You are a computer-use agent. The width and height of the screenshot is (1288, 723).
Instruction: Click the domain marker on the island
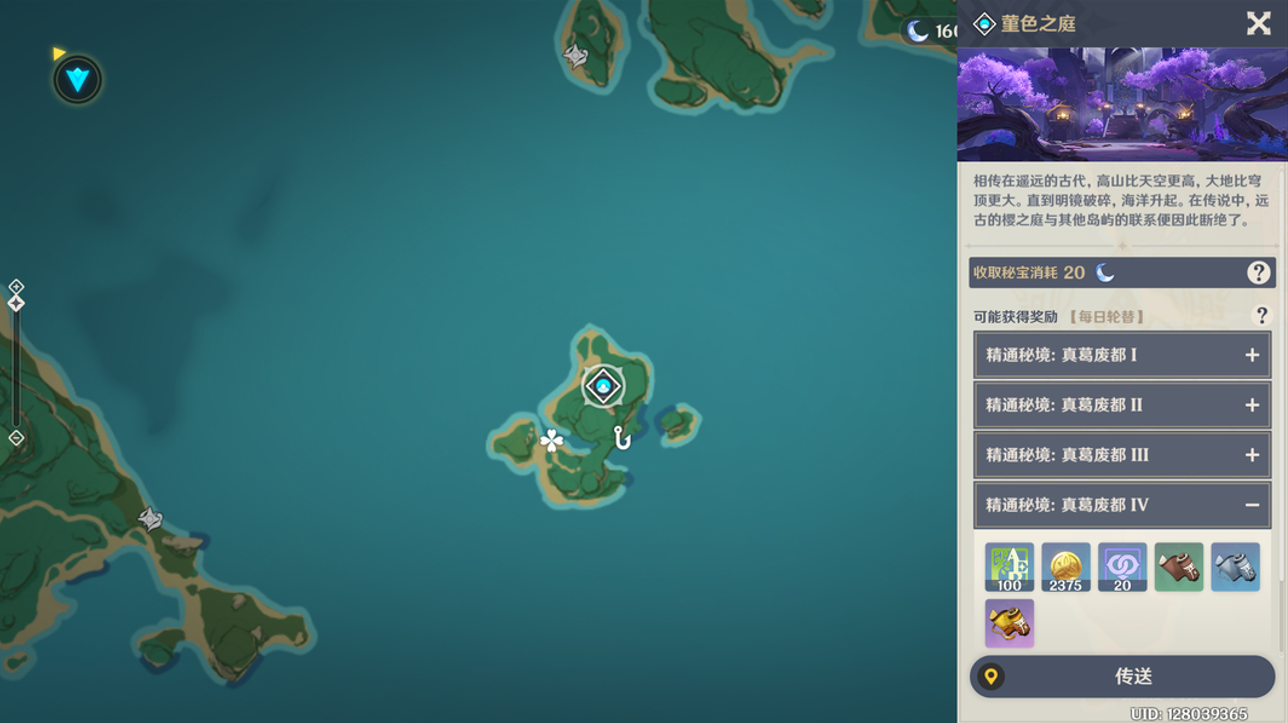click(x=603, y=386)
